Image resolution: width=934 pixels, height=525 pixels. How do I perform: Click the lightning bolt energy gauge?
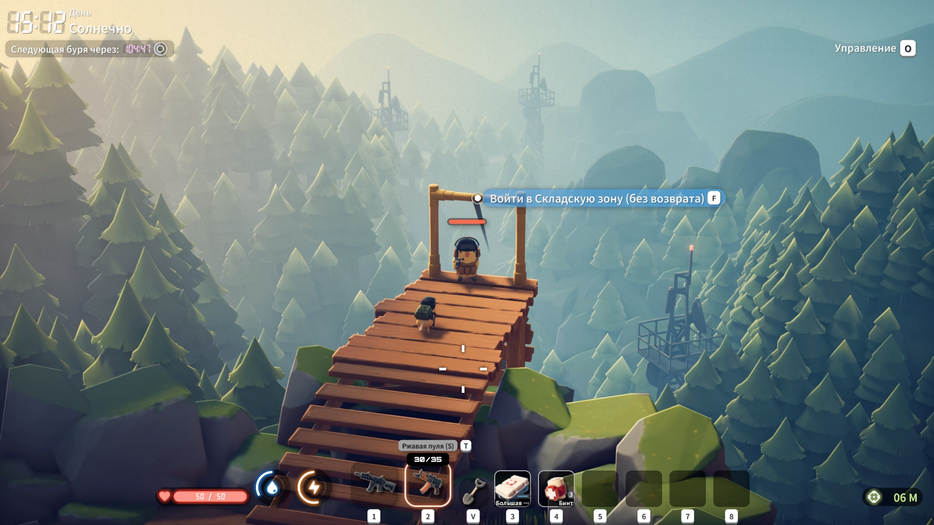pos(313,487)
